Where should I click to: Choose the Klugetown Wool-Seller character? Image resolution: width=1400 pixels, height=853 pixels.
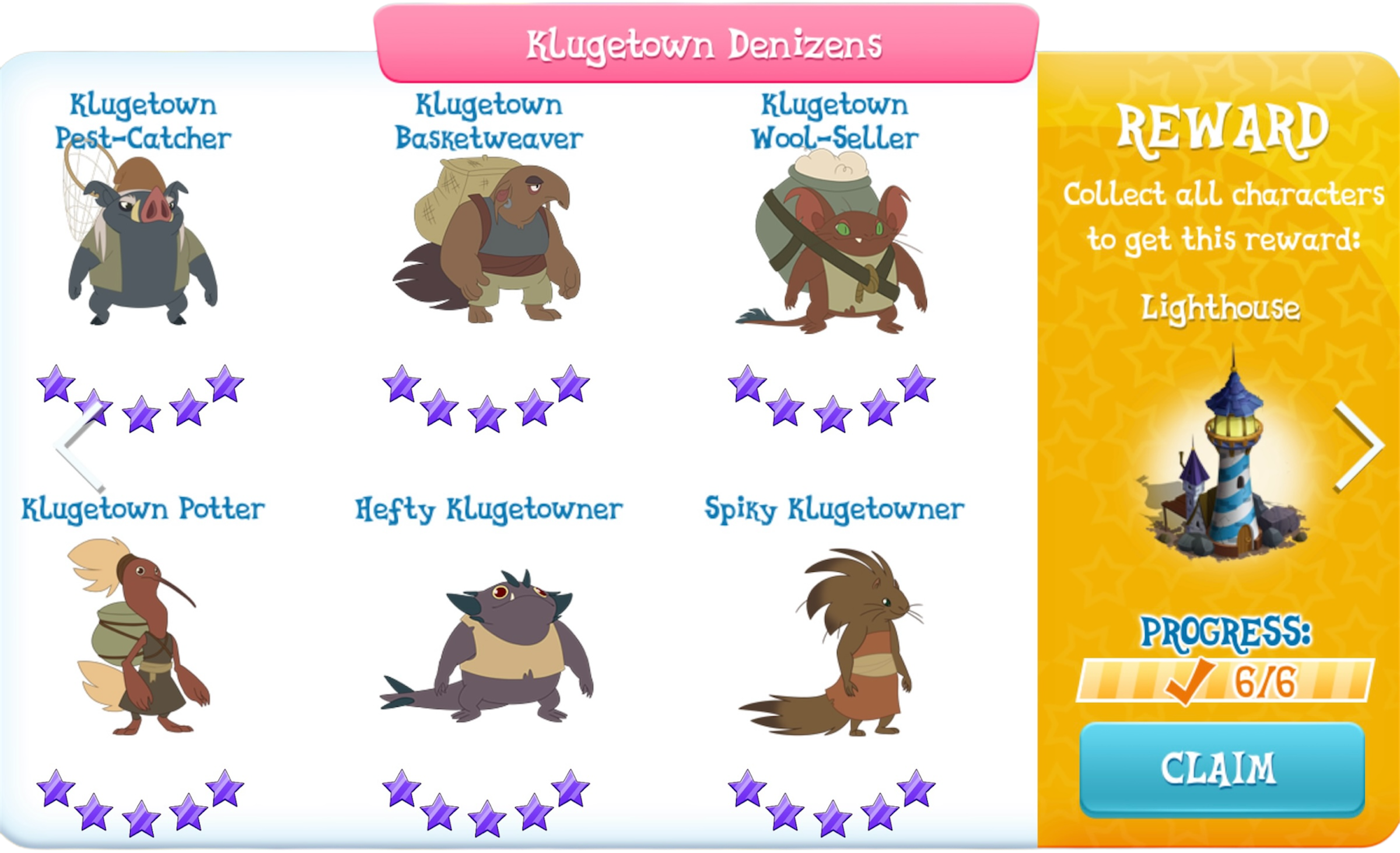point(834,245)
